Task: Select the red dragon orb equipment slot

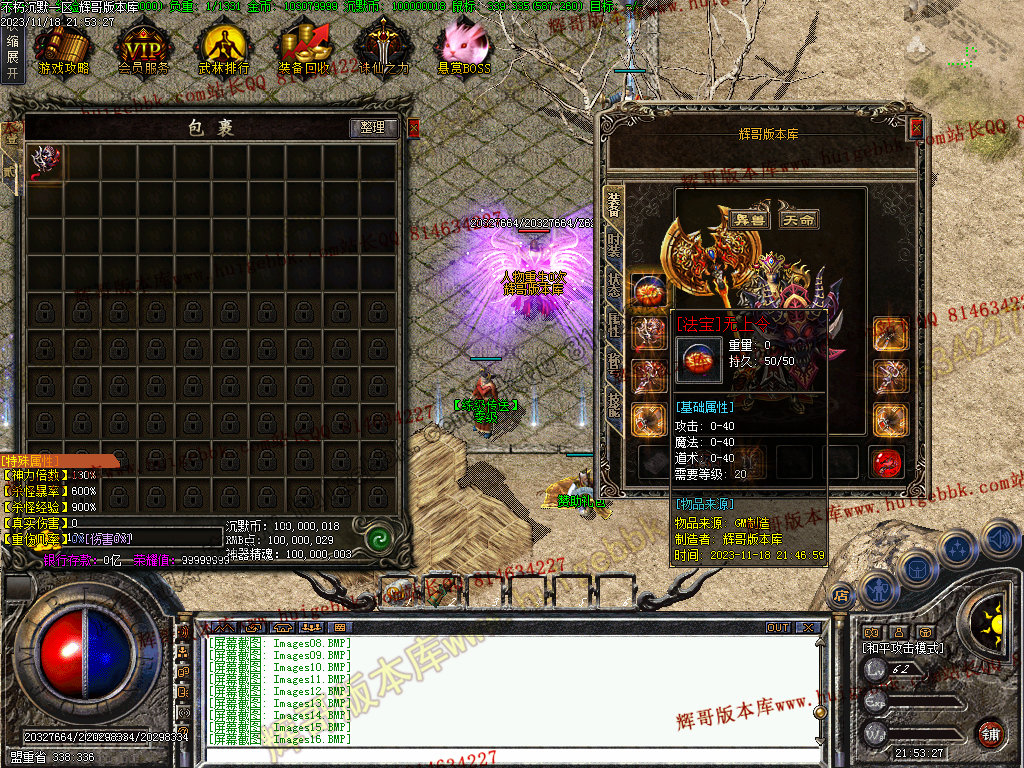Action: 884,462
